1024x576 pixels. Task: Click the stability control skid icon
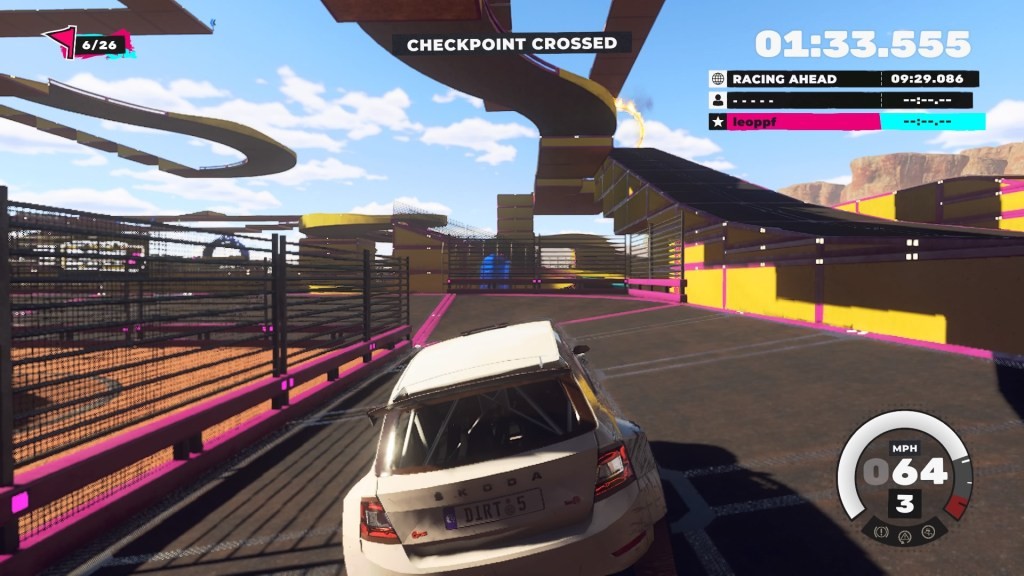click(929, 530)
